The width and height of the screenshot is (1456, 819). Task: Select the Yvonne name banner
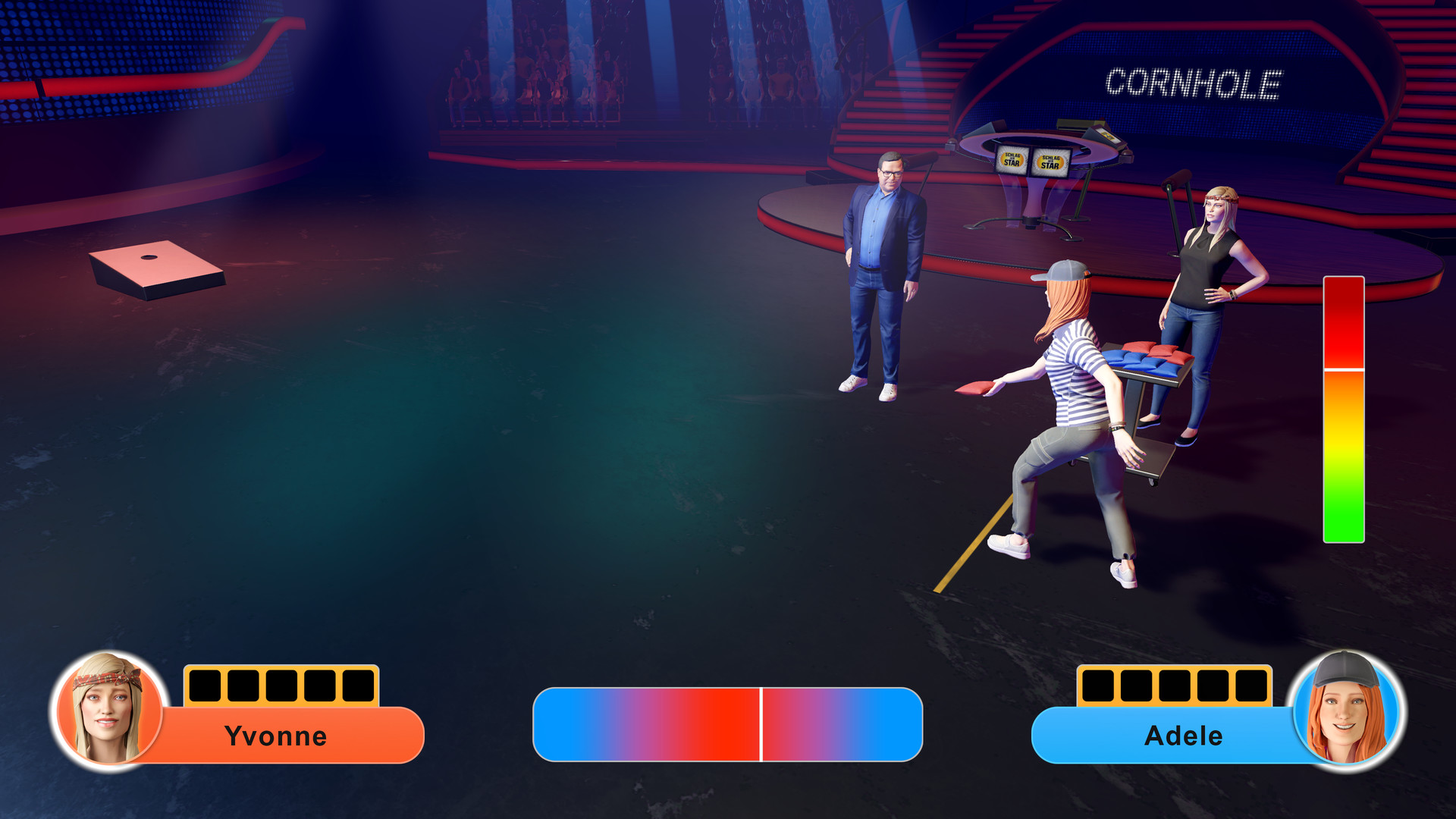(277, 735)
